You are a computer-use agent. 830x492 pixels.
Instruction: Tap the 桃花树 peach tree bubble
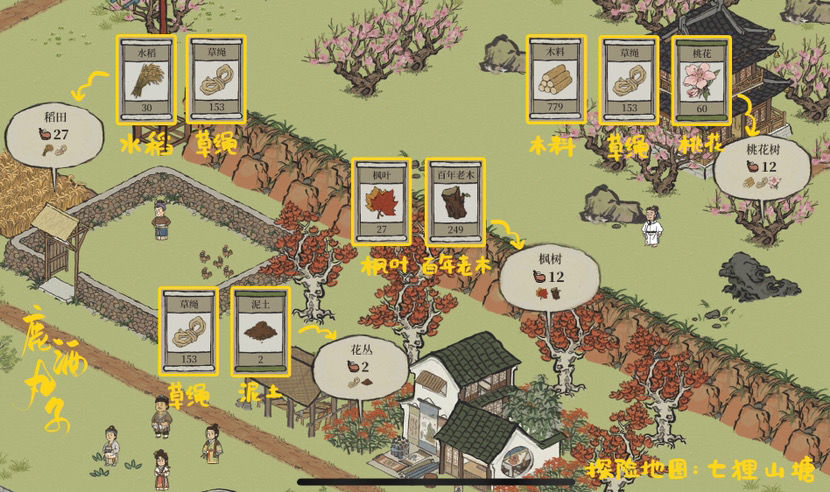coord(762,166)
